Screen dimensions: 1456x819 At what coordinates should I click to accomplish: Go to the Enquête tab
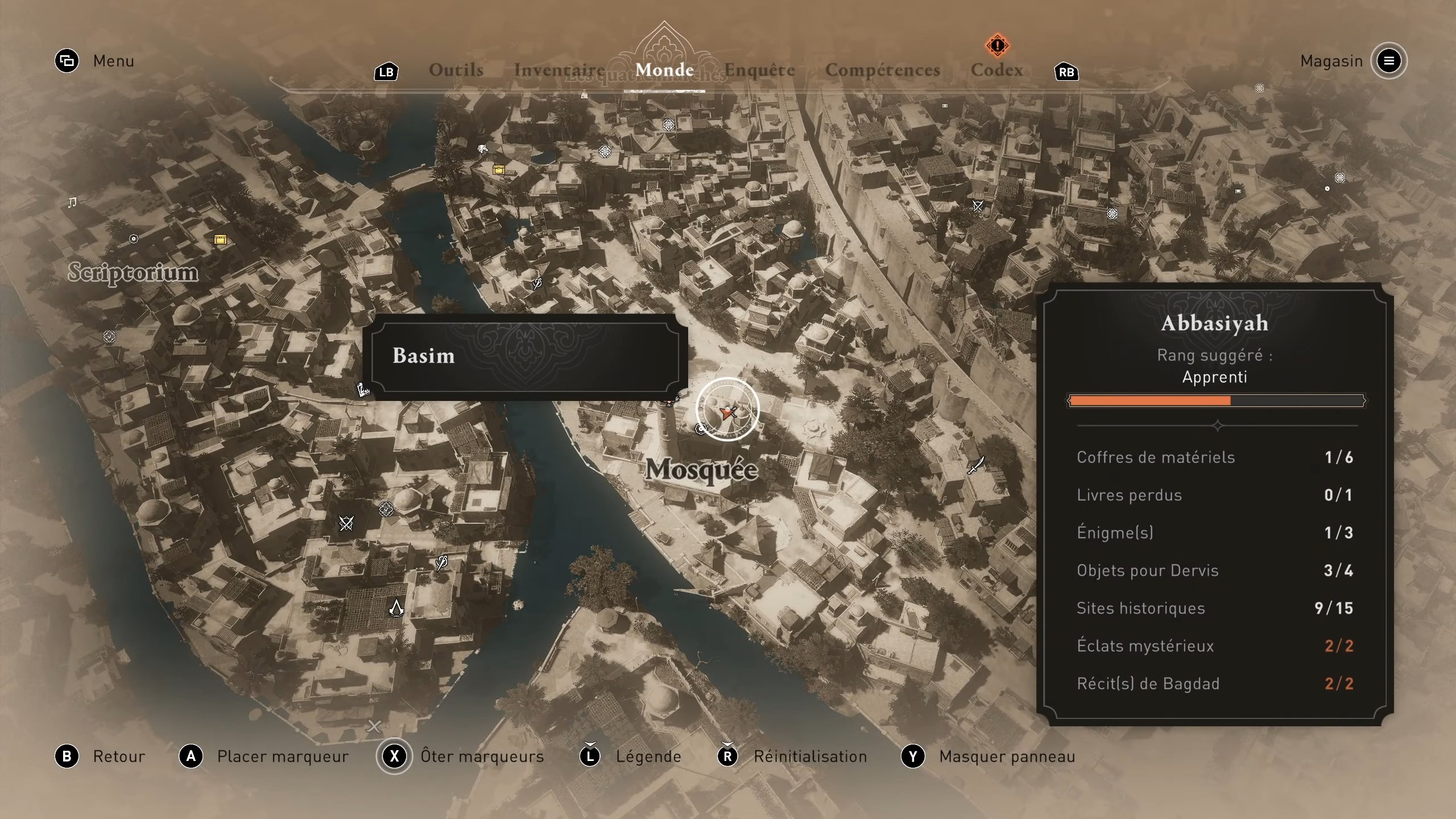[x=759, y=70]
